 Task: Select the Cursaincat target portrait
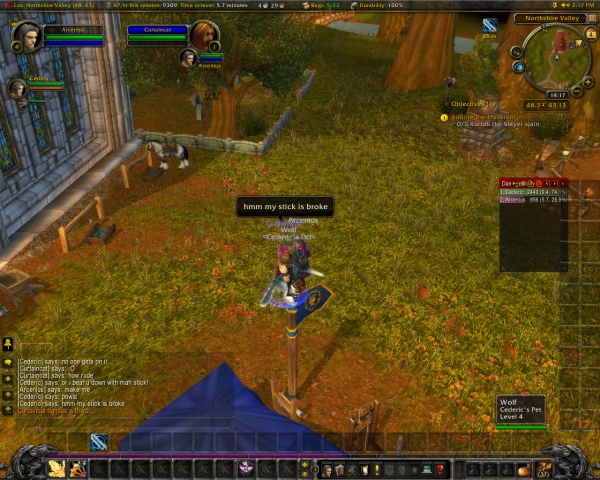point(204,36)
